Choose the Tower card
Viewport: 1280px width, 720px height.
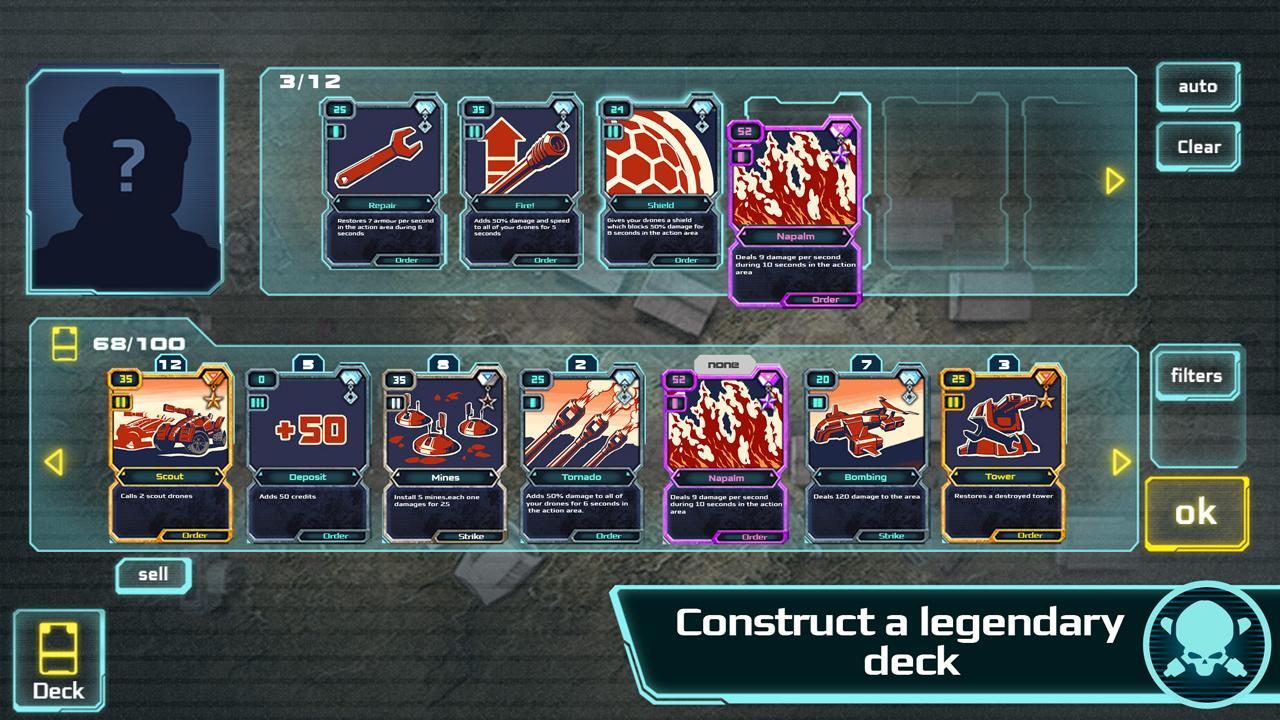(1003, 455)
